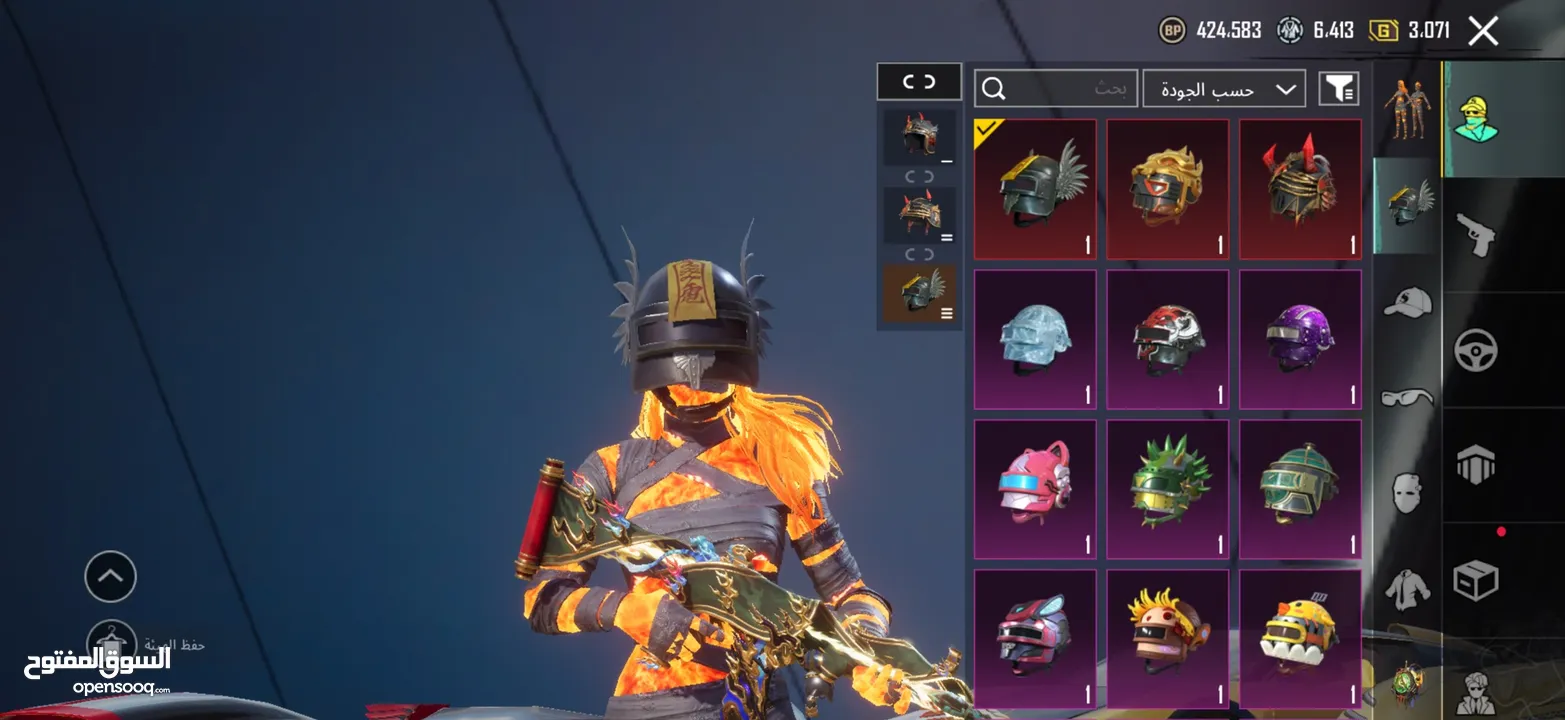Select the red-horned samurai helmet

1300,190
